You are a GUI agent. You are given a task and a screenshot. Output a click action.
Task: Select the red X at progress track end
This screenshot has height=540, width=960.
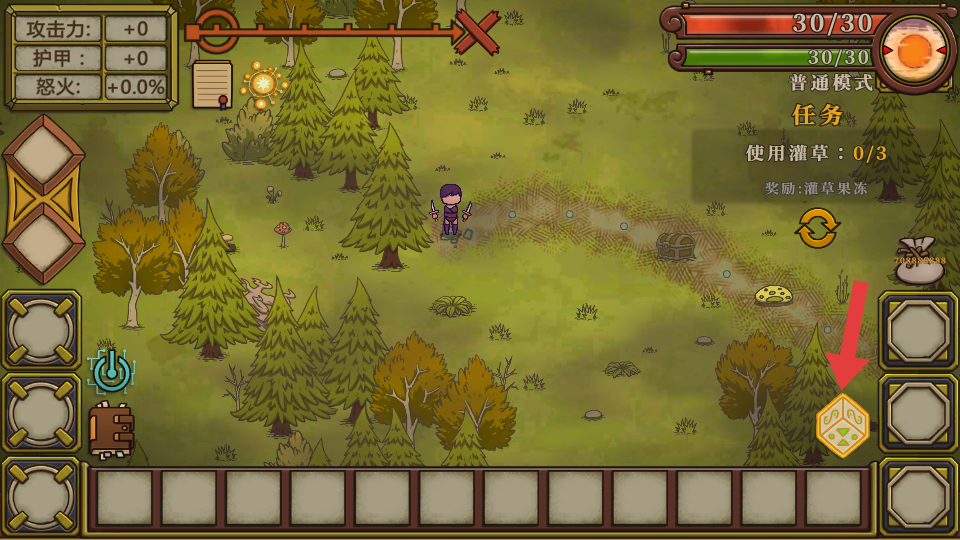pyautogui.click(x=479, y=33)
